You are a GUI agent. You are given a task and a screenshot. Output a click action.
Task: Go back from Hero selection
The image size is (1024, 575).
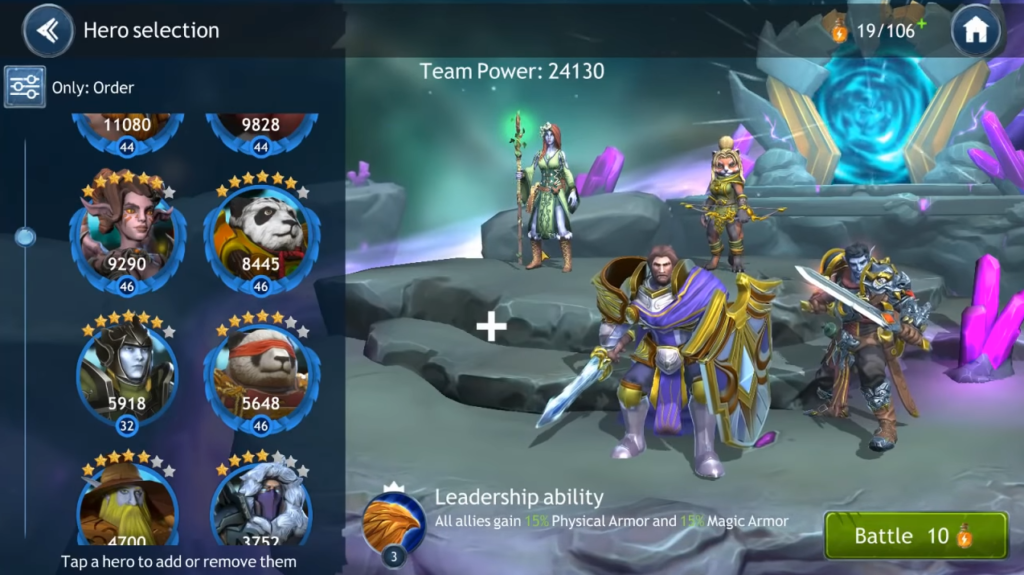(x=47, y=31)
